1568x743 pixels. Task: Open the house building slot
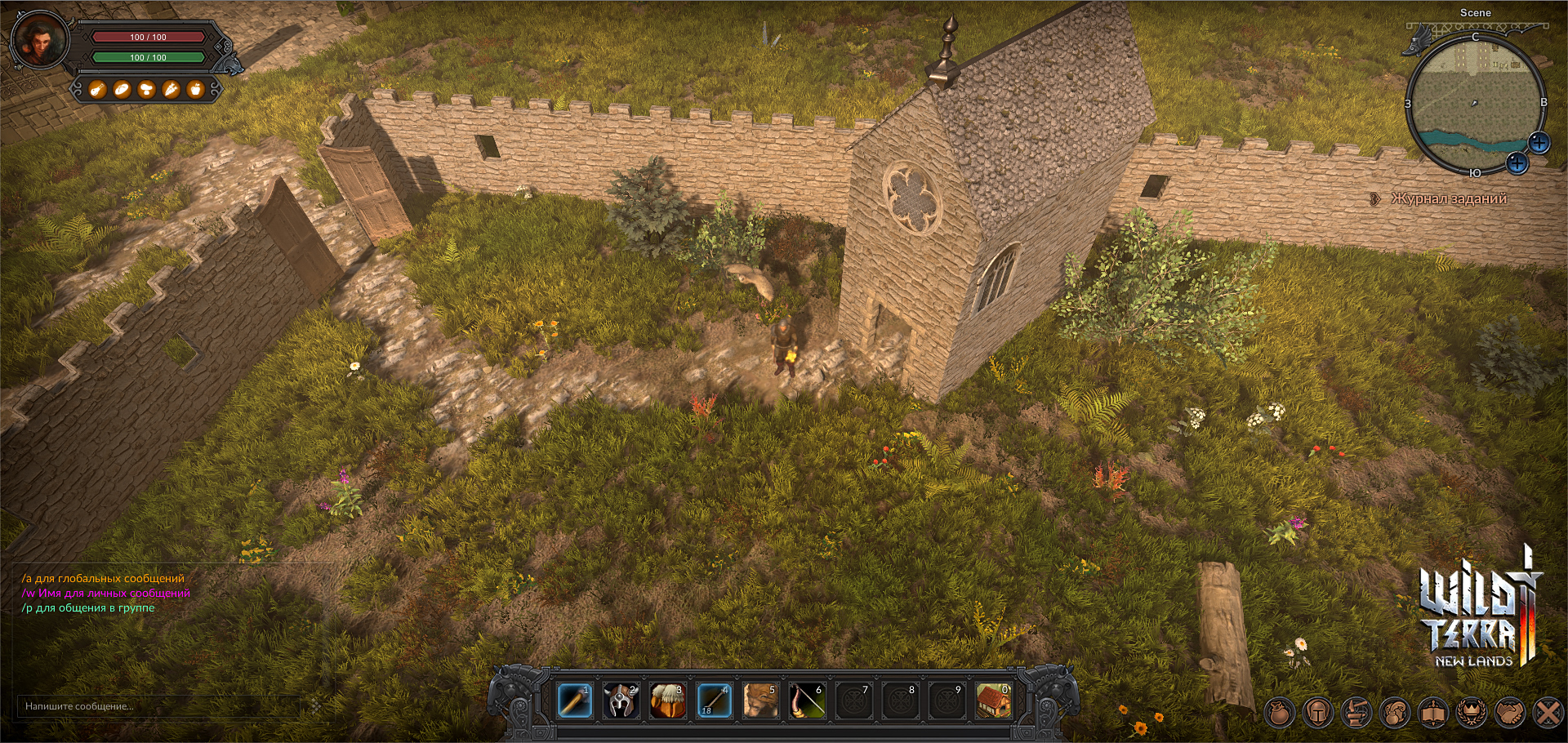pos(993,701)
